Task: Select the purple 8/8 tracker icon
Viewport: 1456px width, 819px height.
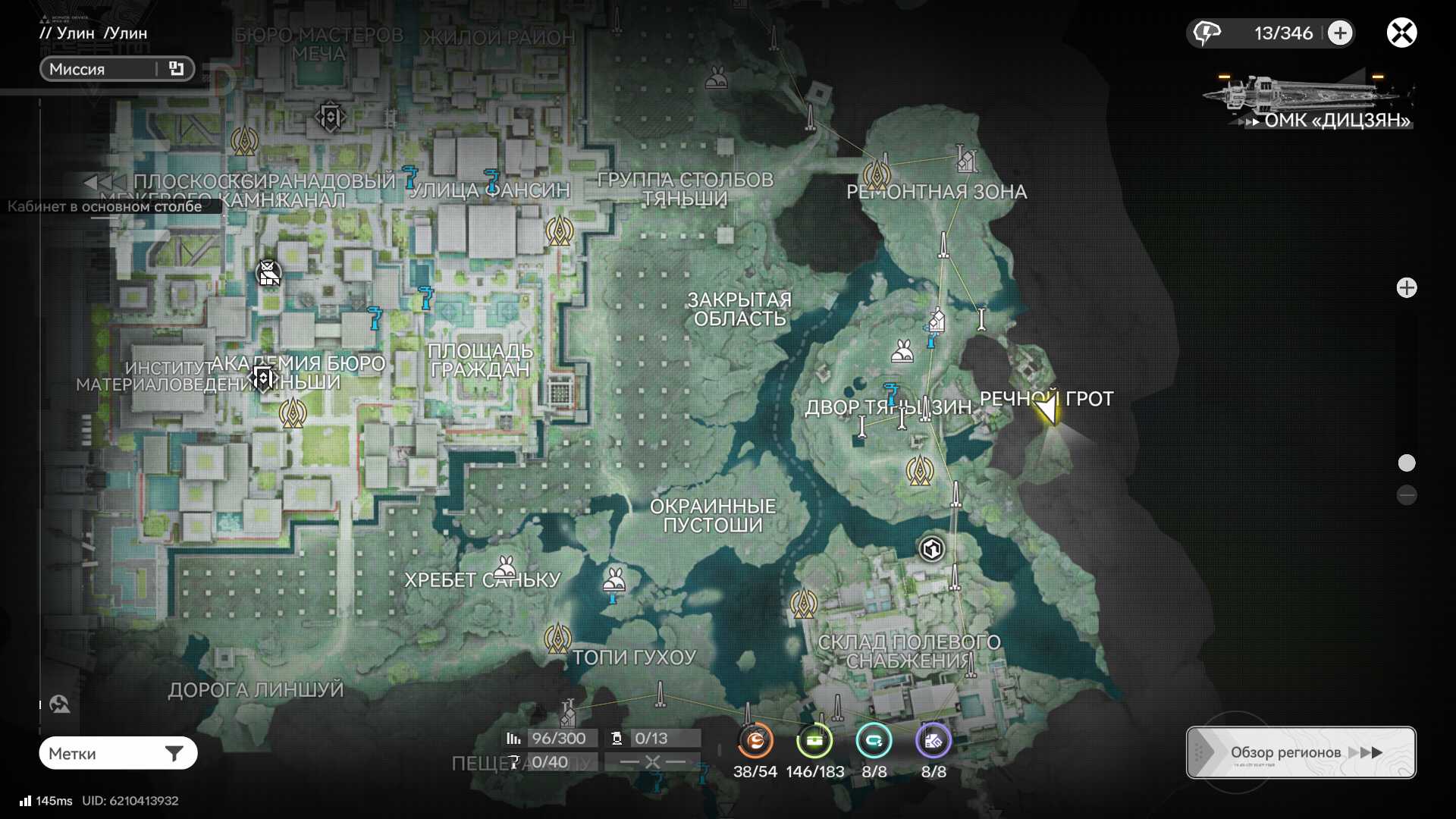Action: tap(933, 741)
